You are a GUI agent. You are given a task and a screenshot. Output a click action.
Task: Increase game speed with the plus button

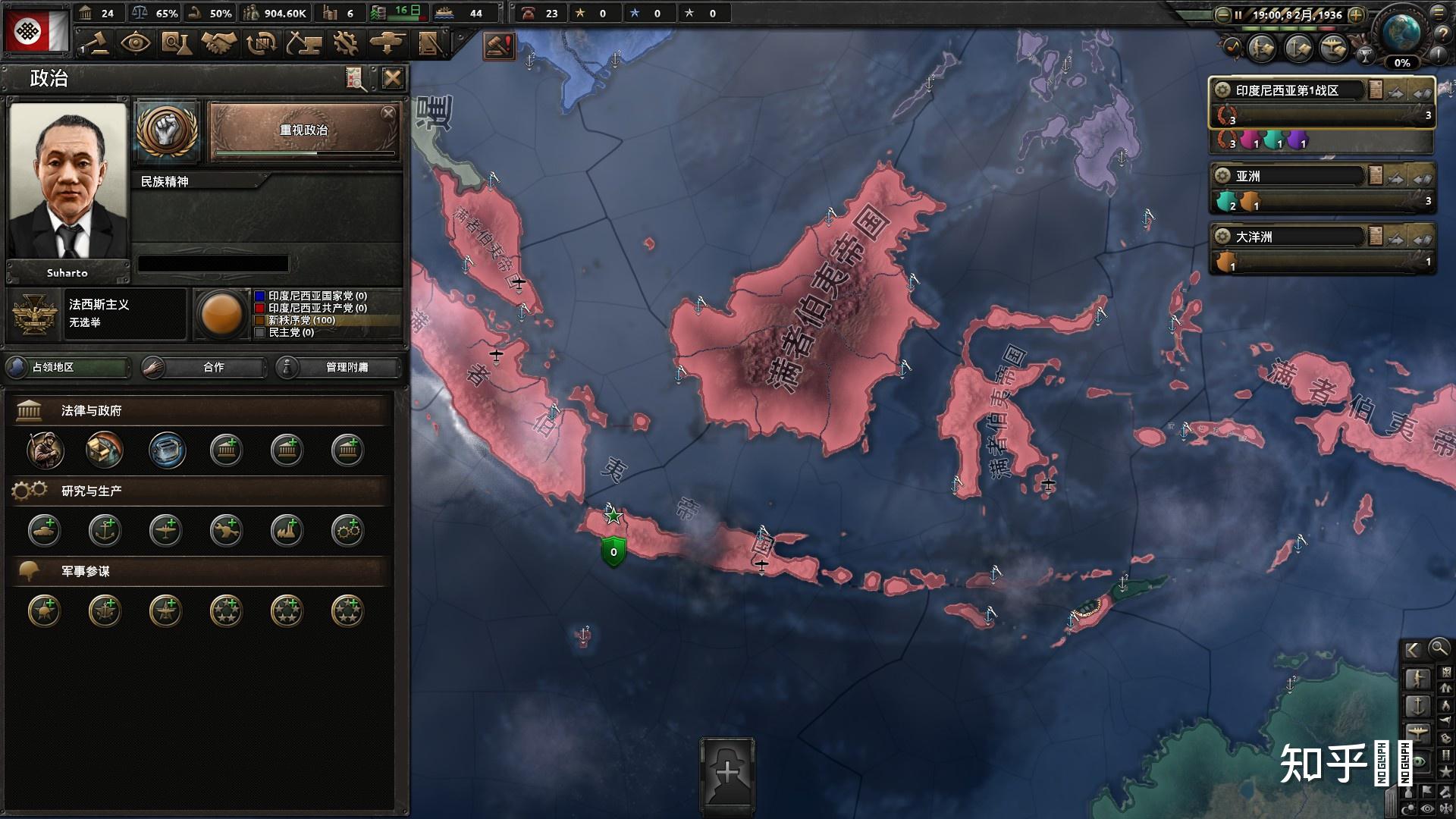[x=1357, y=14]
